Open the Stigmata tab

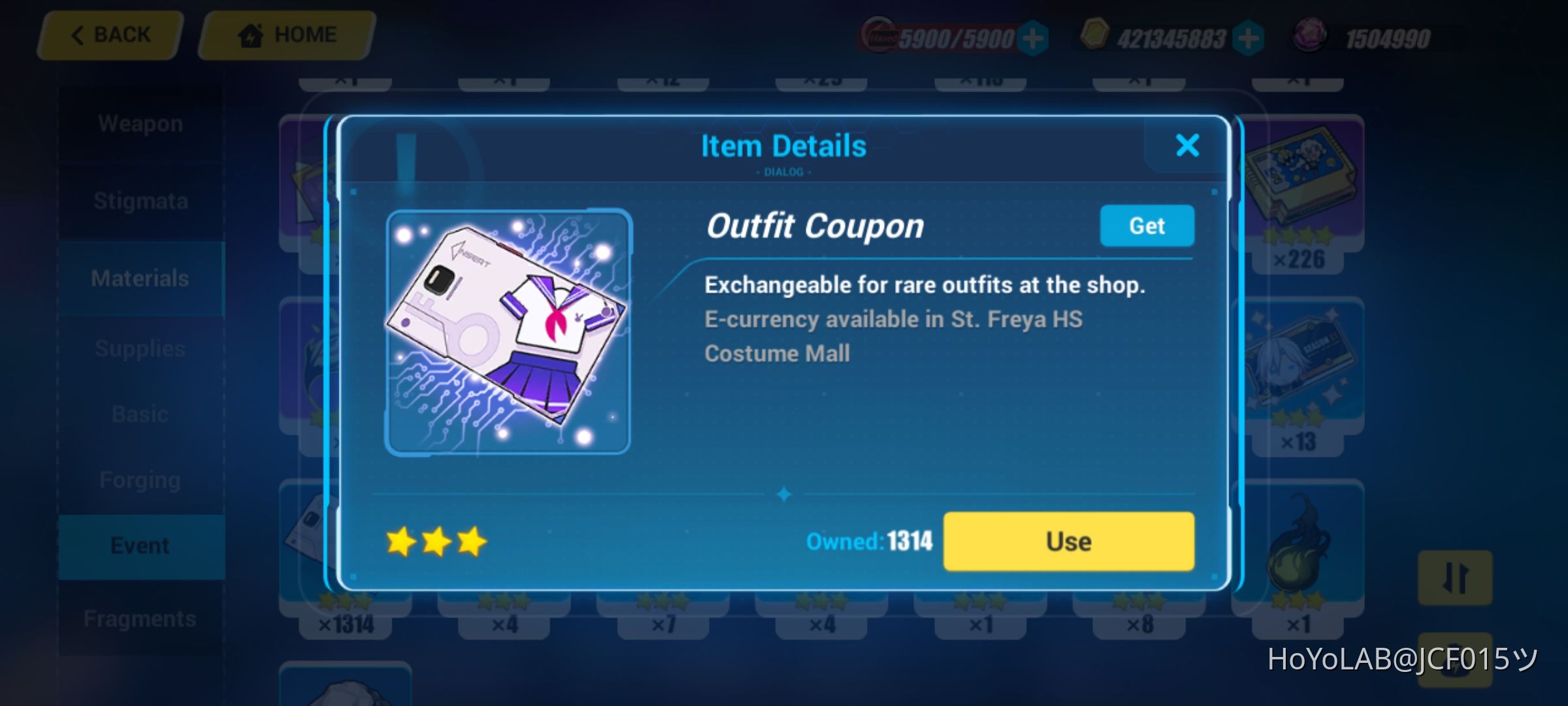click(x=140, y=201)
